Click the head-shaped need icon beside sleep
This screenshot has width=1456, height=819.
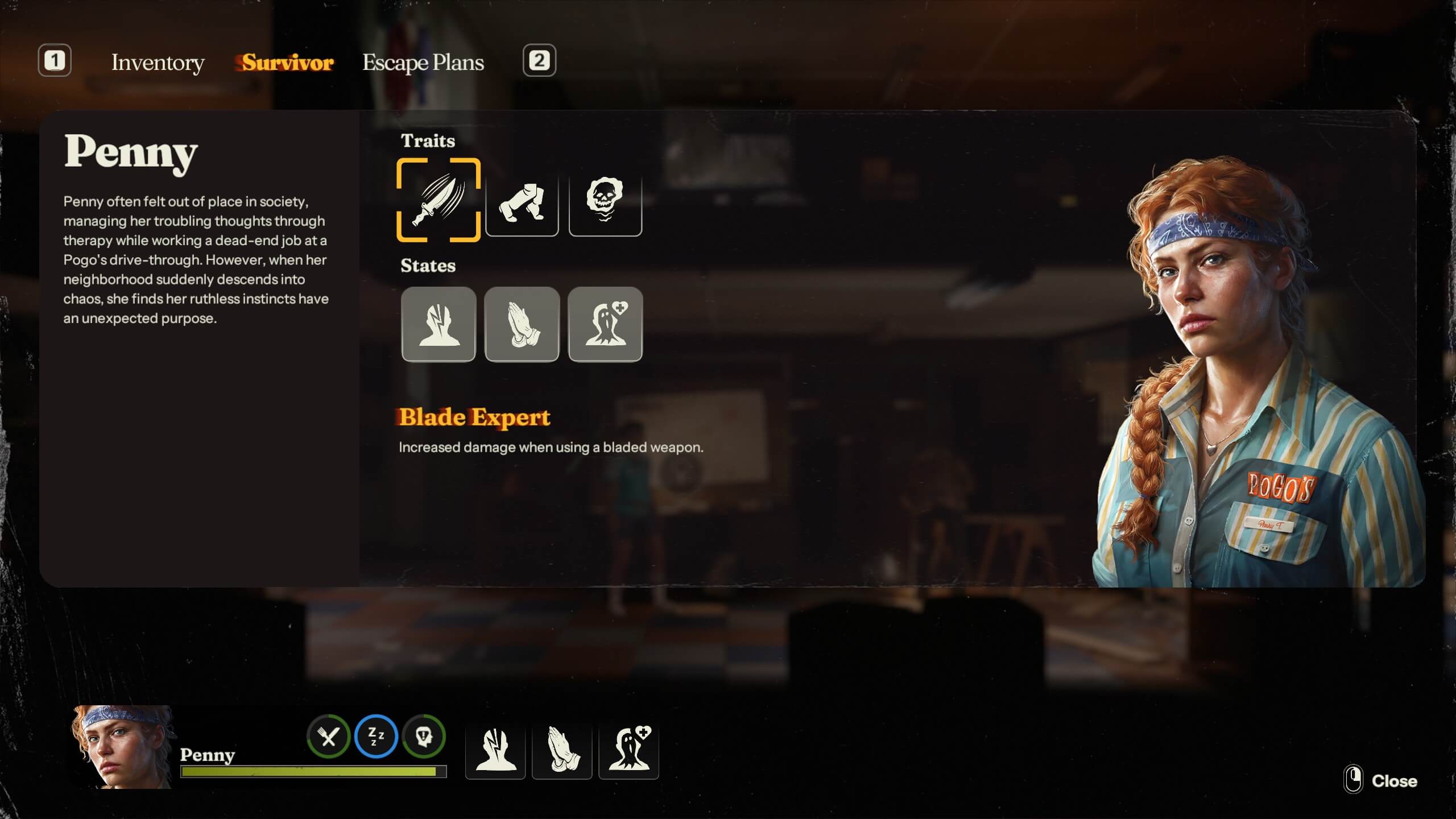coord(424,737)
